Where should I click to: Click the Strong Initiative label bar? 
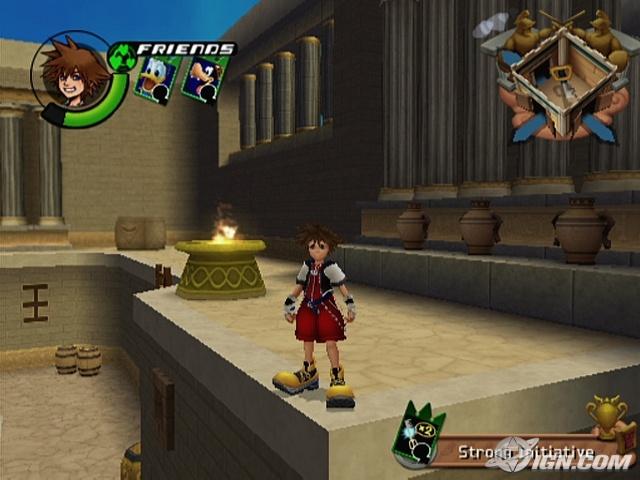[520, 453]
